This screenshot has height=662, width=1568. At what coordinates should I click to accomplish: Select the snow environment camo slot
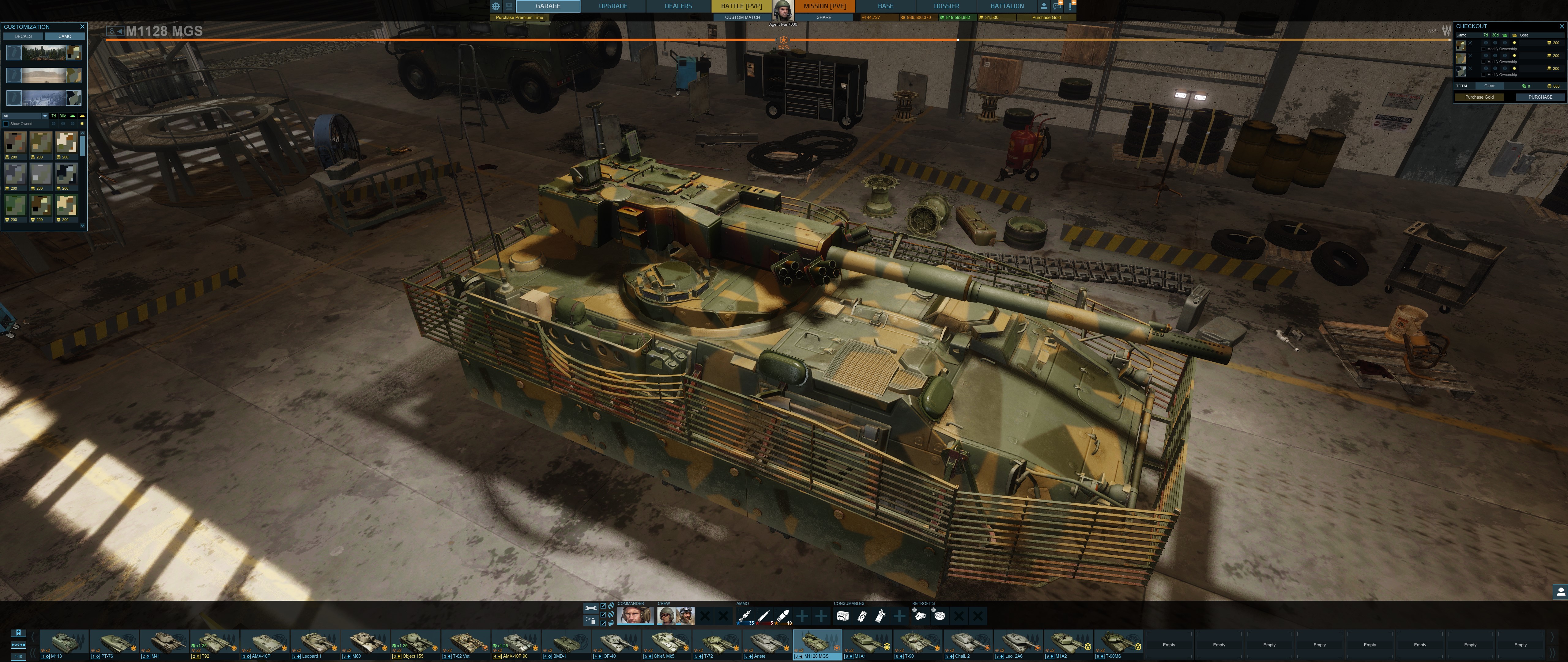(x=44, y=98)
